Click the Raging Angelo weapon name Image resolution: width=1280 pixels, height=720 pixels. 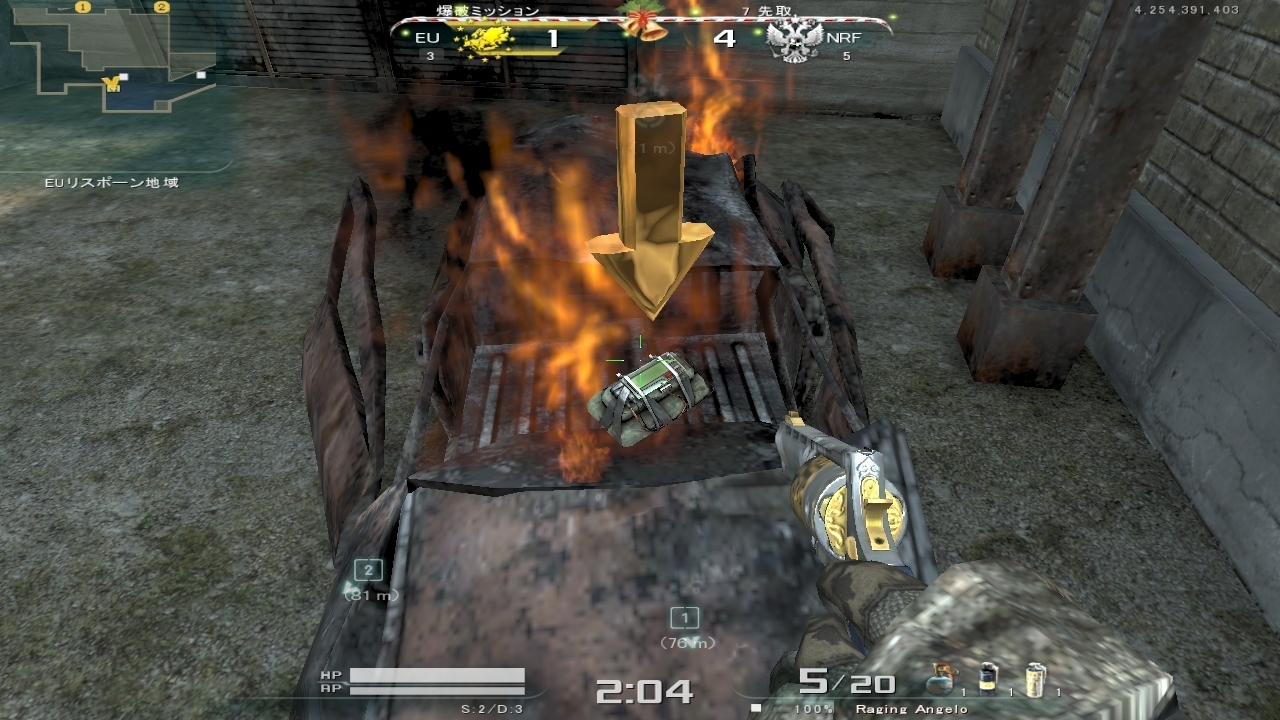(x=911, y=709)
